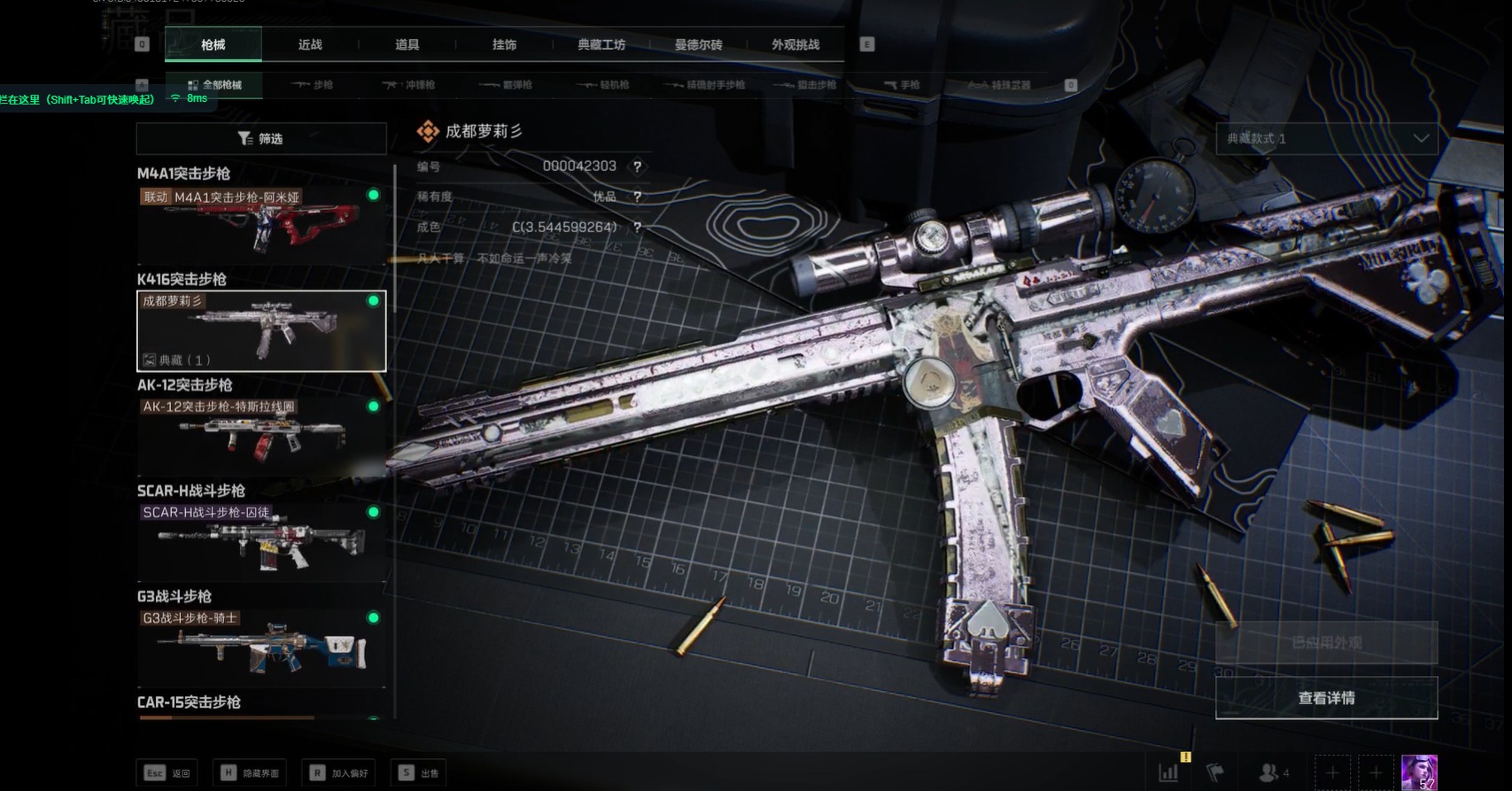The width and height of the screenshot is (1512, 791).
Task: Select the 挂饰 charms tab
Action: click(x=504, y=44)
